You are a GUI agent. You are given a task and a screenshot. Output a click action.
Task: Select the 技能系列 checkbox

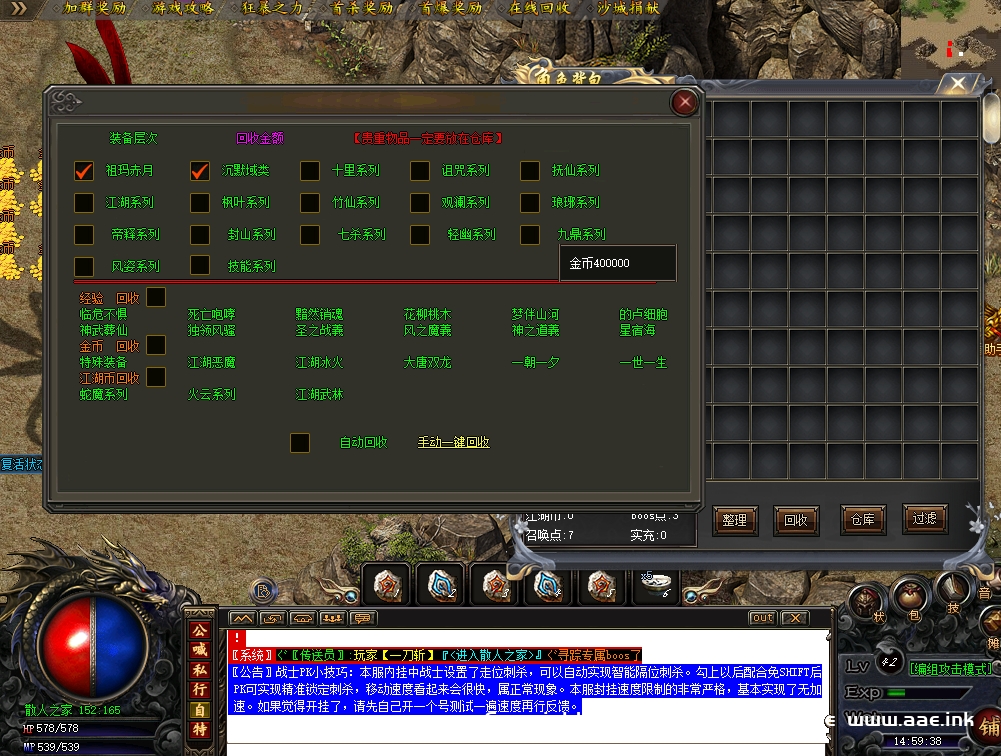200,265
